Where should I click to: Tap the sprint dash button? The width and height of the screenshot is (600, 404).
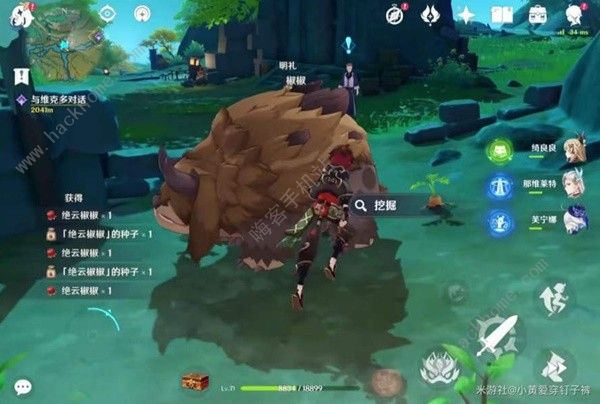click(556, 366)
